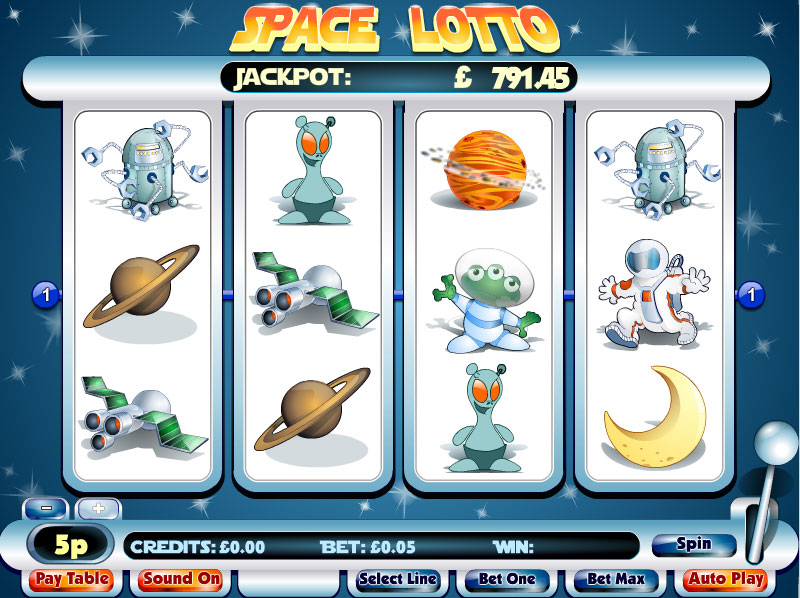Start Auto Play mode
800x598 pixels.
coord(727,579)
